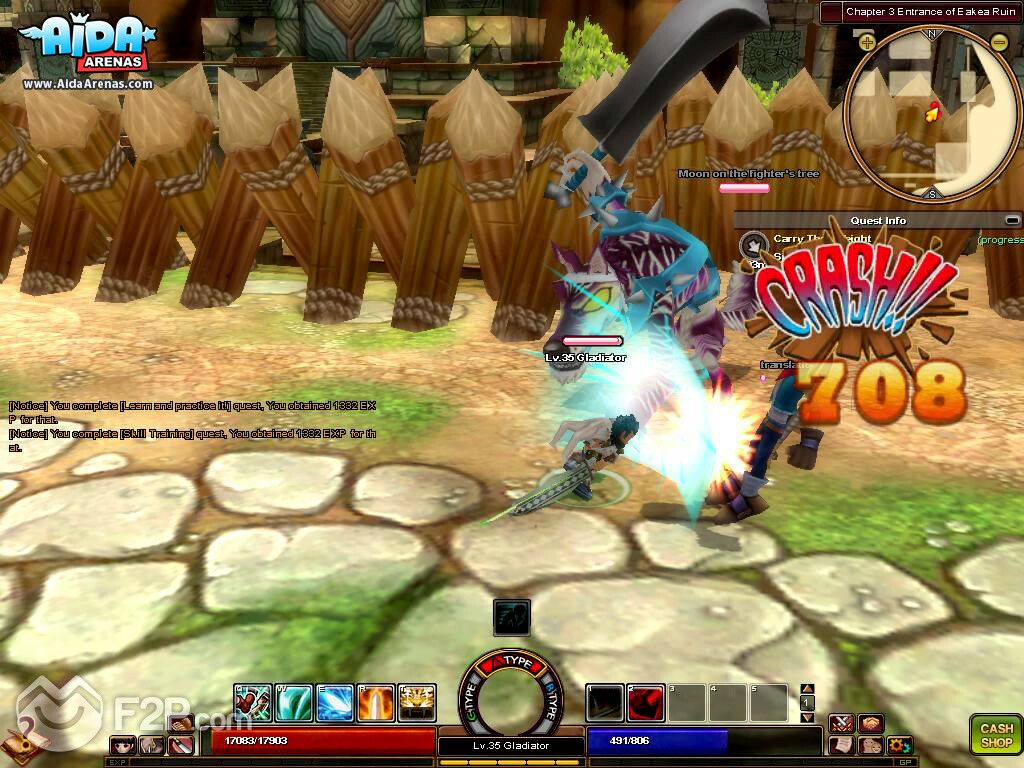Use the teal slash skill
The image size is (1024, 768).
[x=293, y=702]
